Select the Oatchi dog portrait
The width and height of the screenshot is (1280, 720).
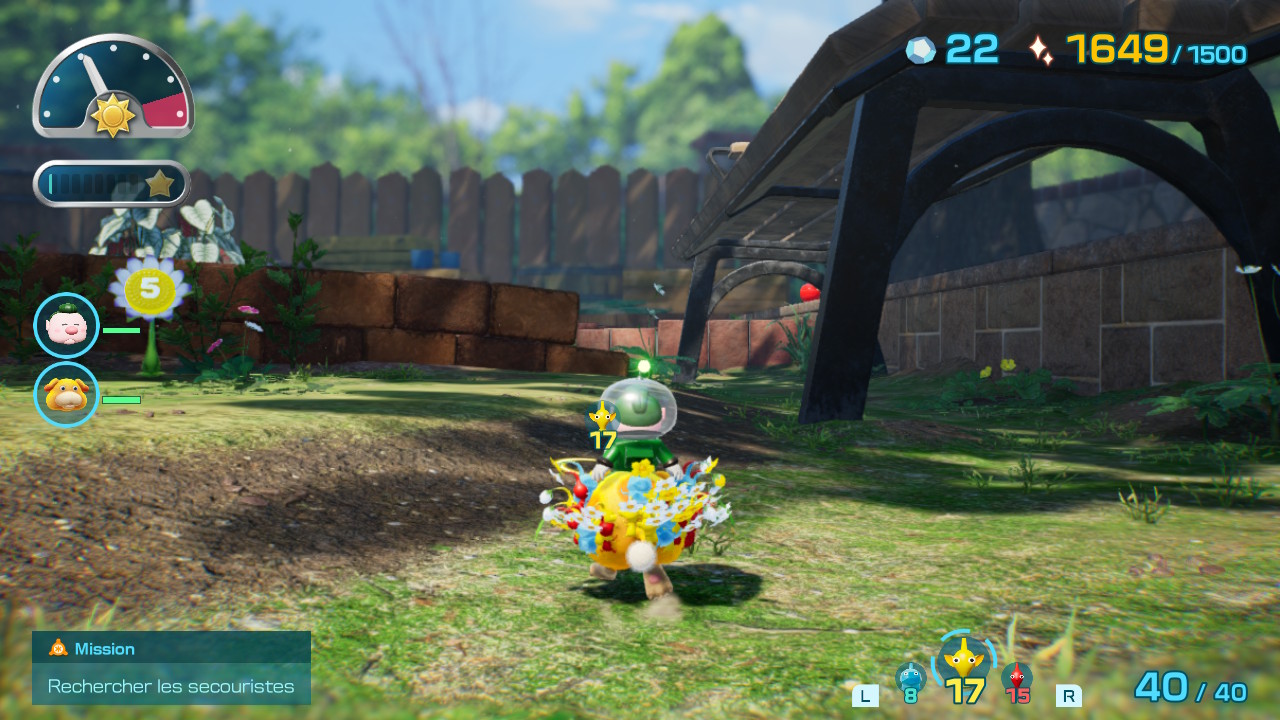[x=65, y=398]
